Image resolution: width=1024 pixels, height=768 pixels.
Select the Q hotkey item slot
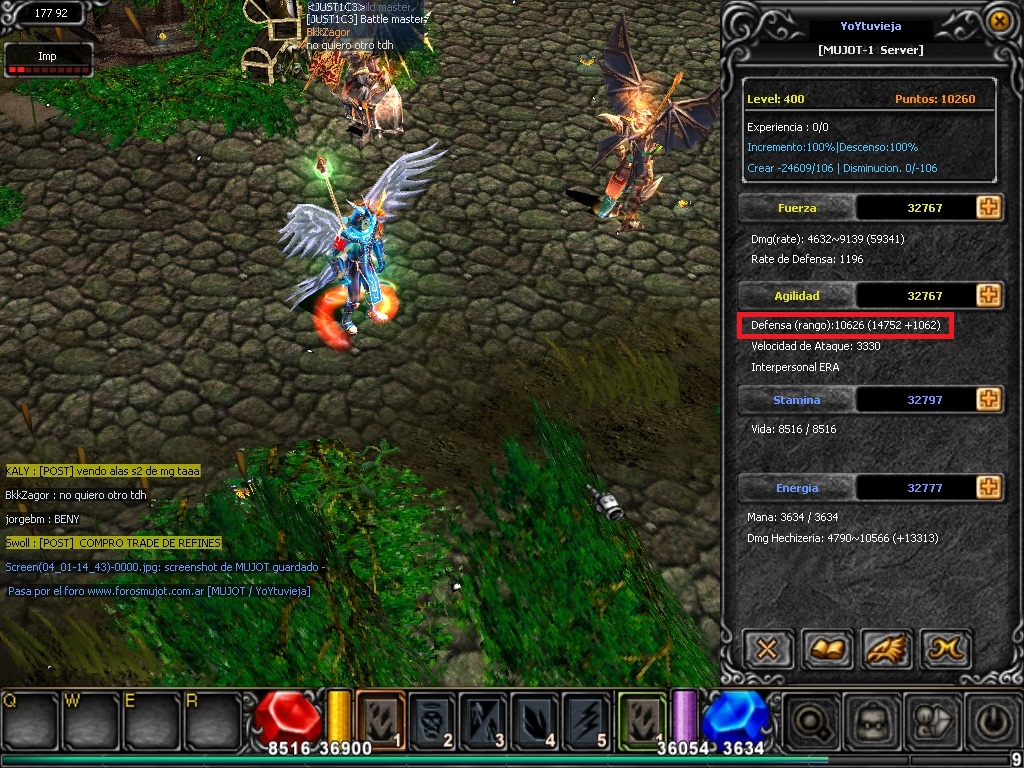(28, 720)
